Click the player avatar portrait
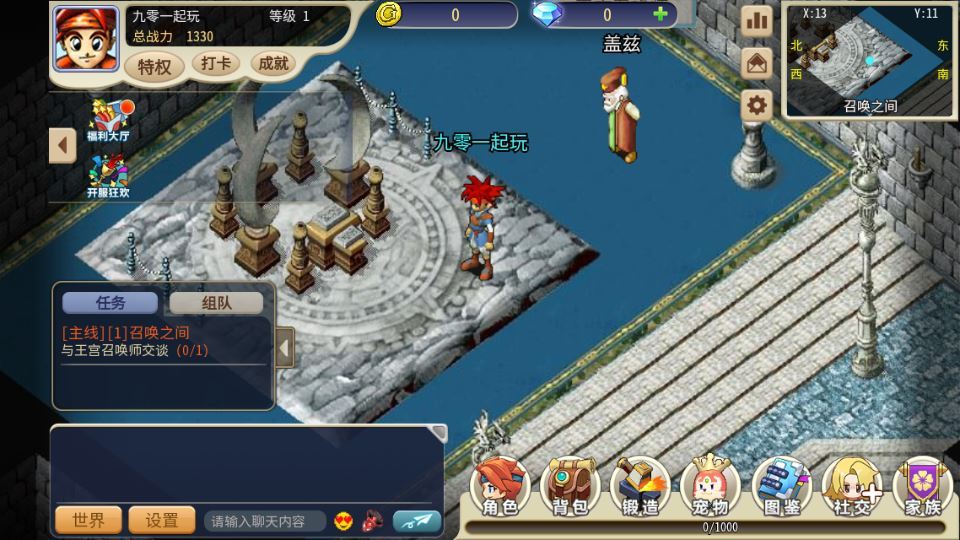This screenshot has height=540, width=960. coord(86,38)
